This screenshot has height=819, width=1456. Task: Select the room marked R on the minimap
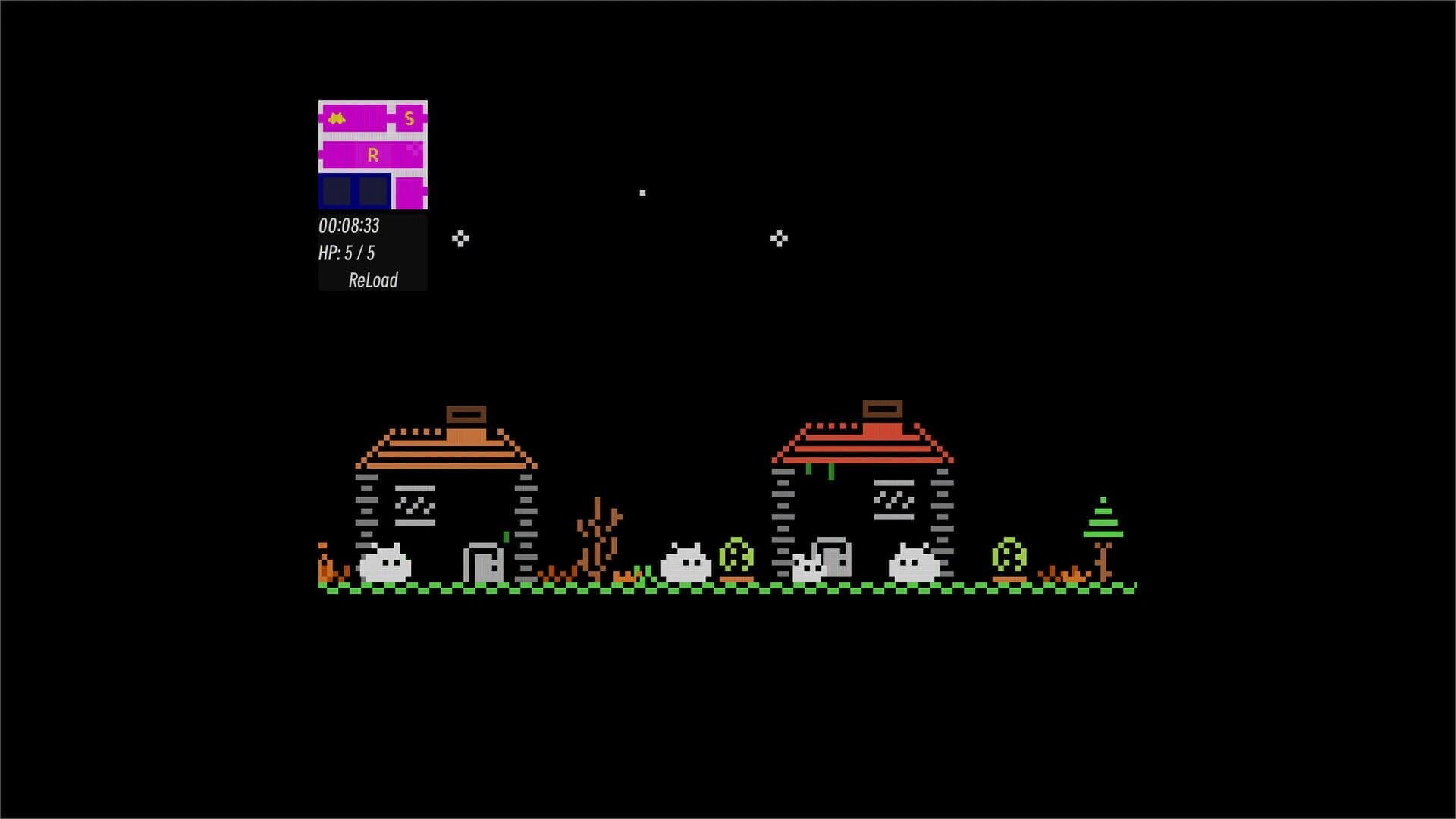pyautogui.click(x=372, y=154)
